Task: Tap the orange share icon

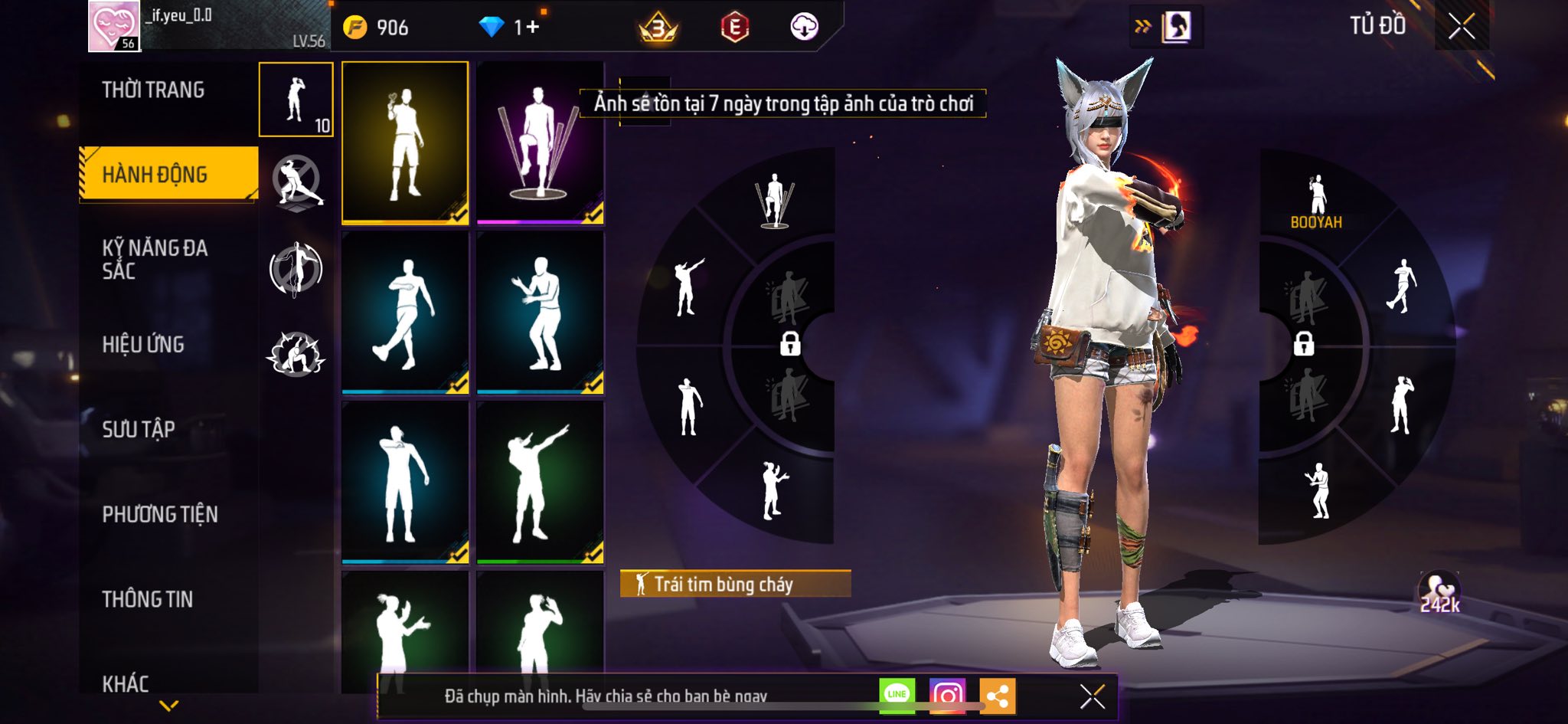Action: pos(997,696)
